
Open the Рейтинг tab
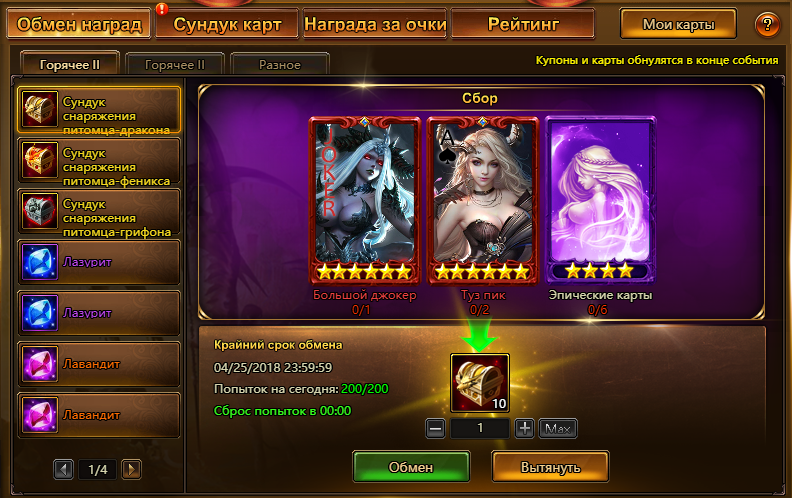(x=522, y=23)
